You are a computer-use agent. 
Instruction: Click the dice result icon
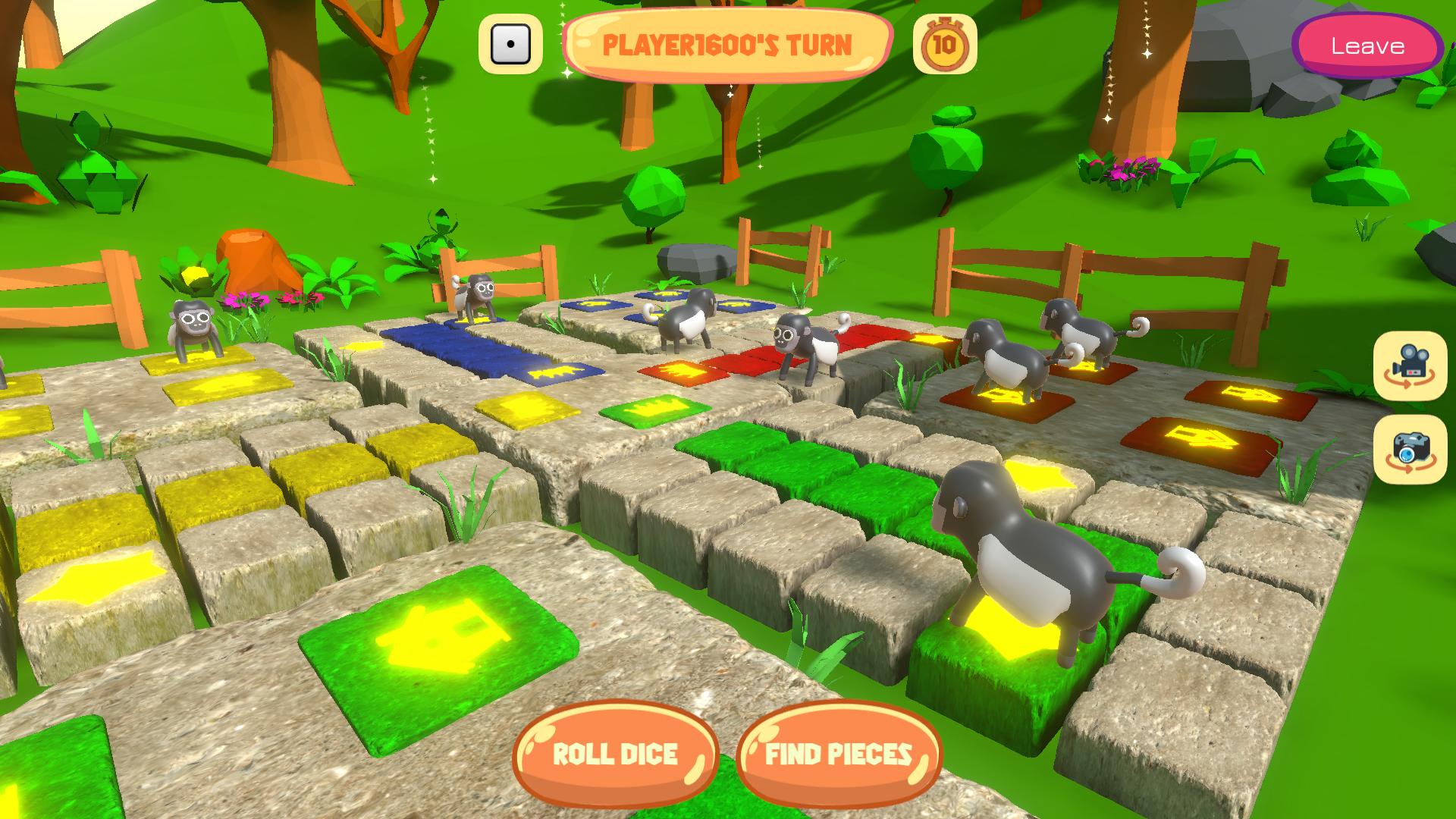510,45
